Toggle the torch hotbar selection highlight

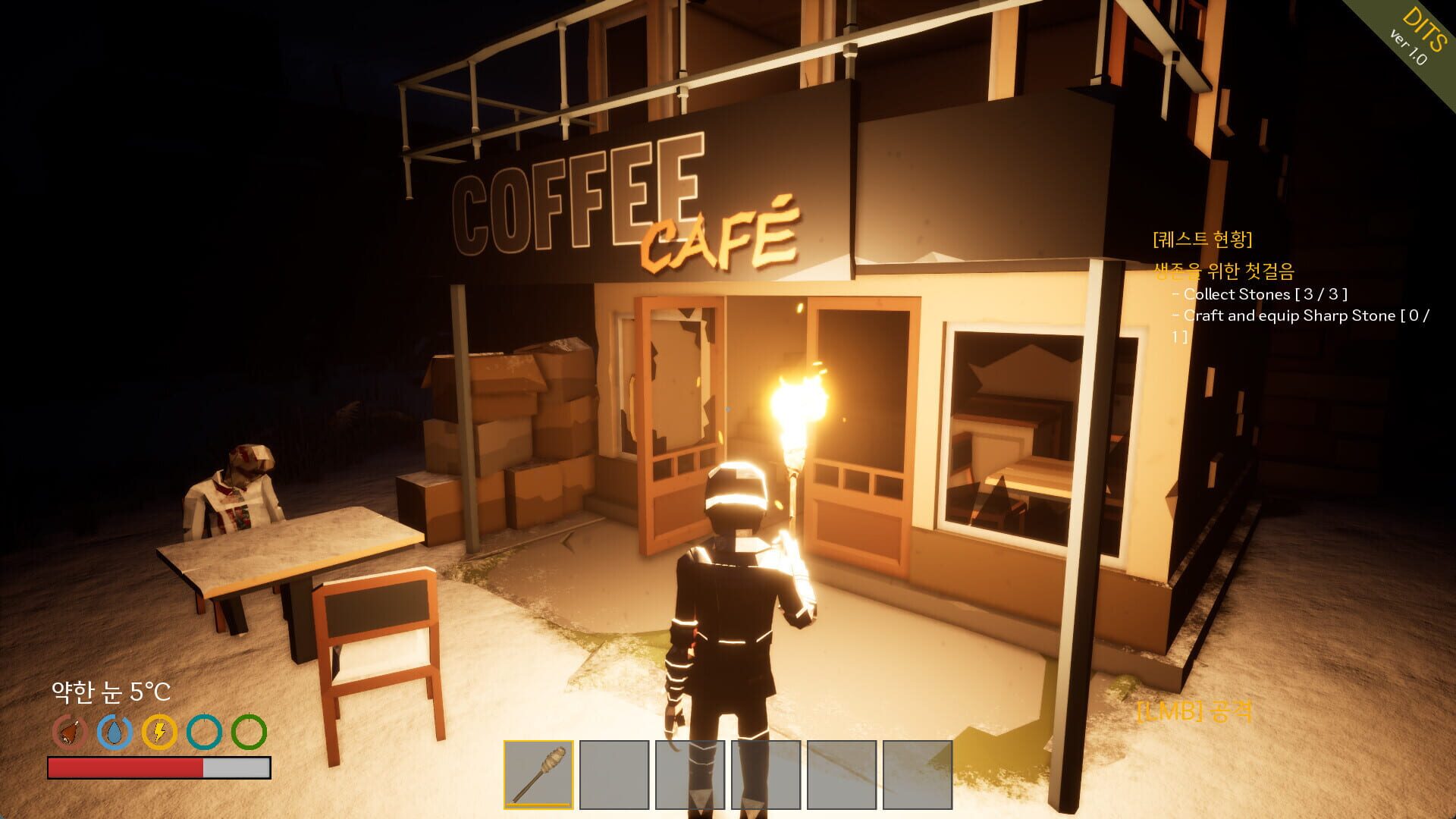(541, 774)
